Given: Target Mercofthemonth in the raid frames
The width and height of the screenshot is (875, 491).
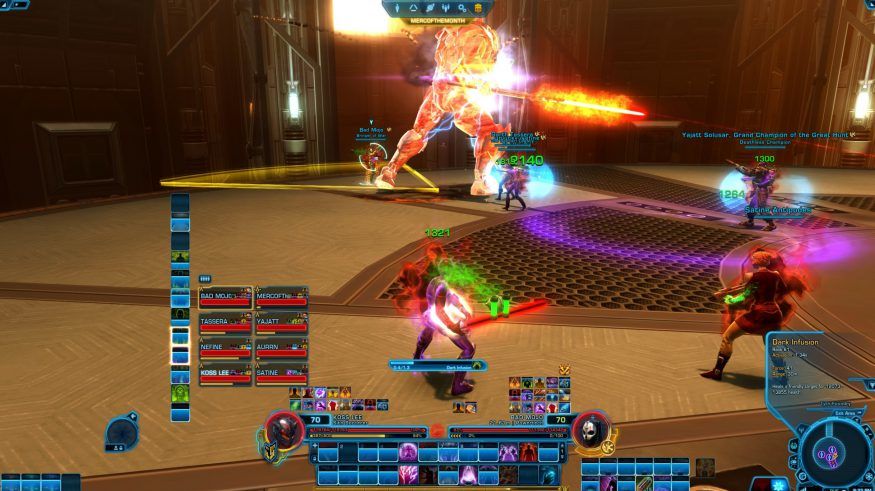Looking at the screenshot, I should click(x=281, y=298).
